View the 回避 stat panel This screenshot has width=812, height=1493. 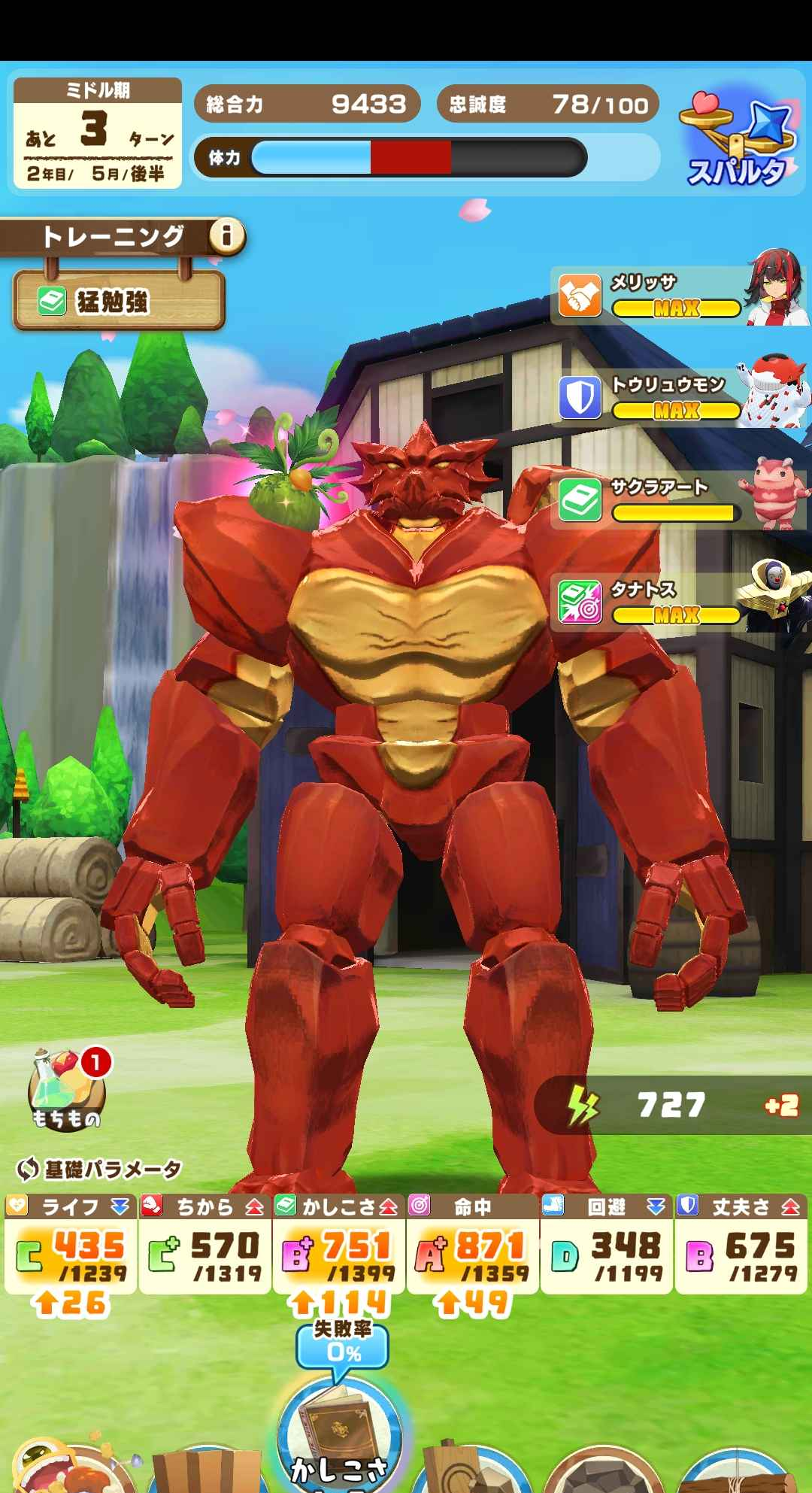[x=606, y=1243]
